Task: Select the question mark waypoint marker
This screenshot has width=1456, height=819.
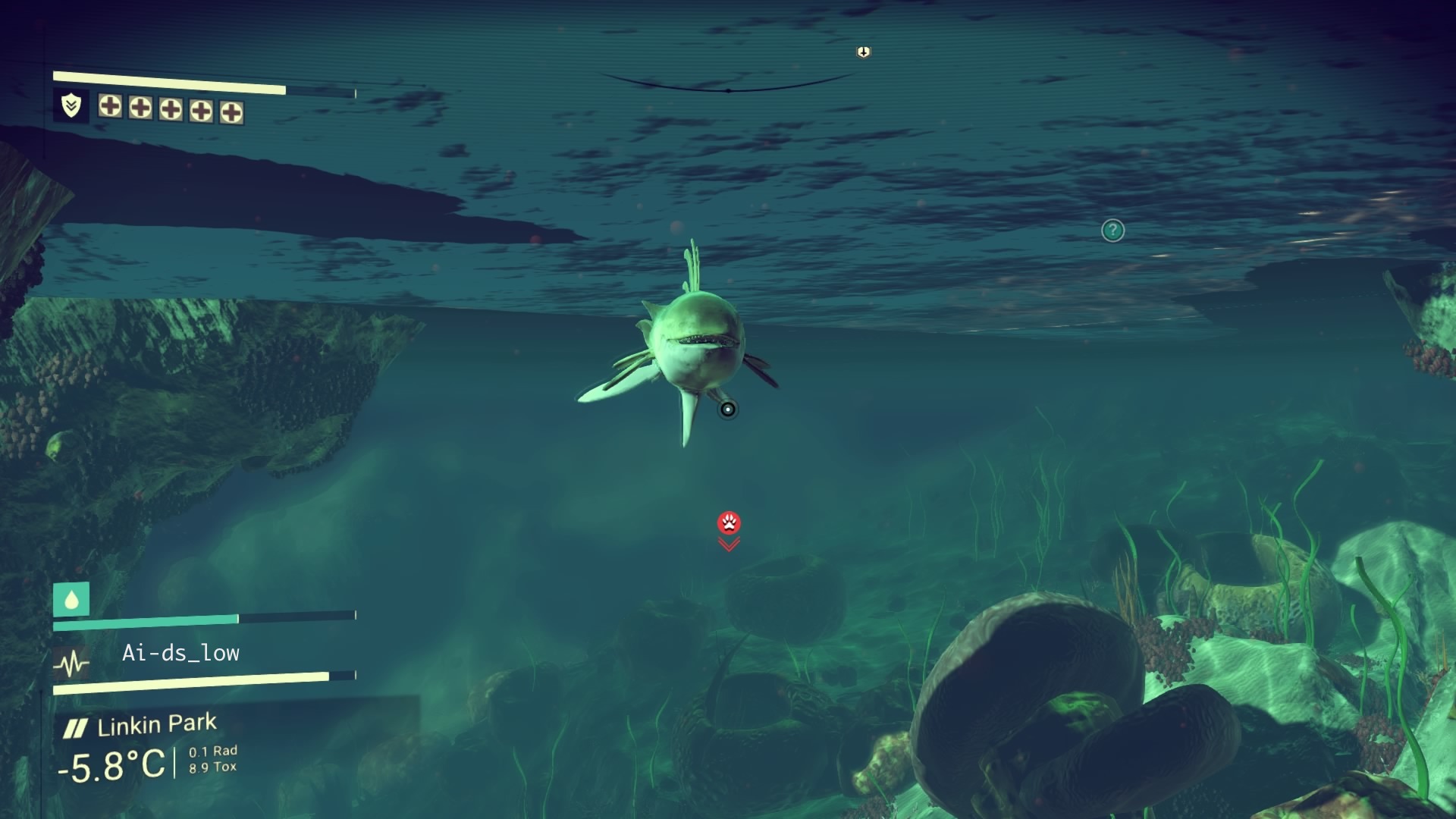Action: [x=1112, y=231]
